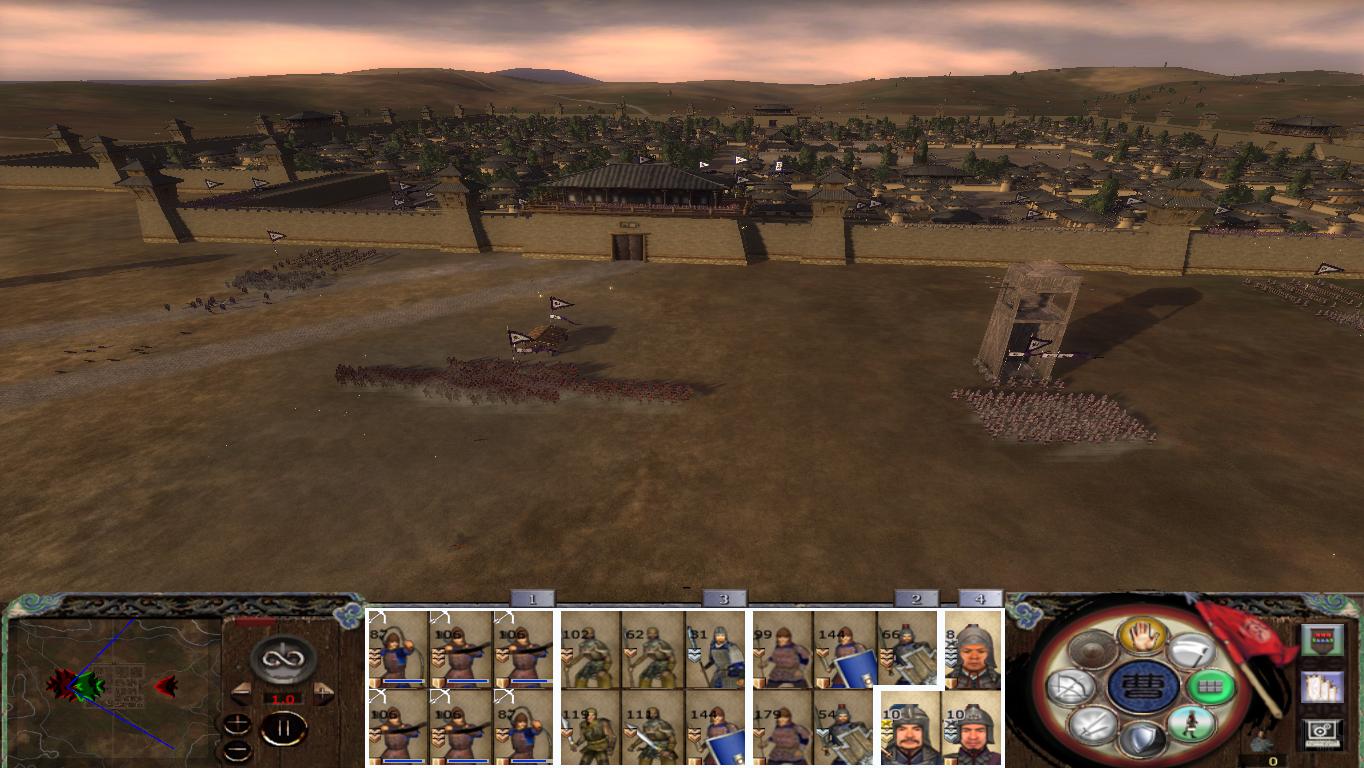
Task: Order units to halt using the hand icon
Action: click(x=1141, y=638)
